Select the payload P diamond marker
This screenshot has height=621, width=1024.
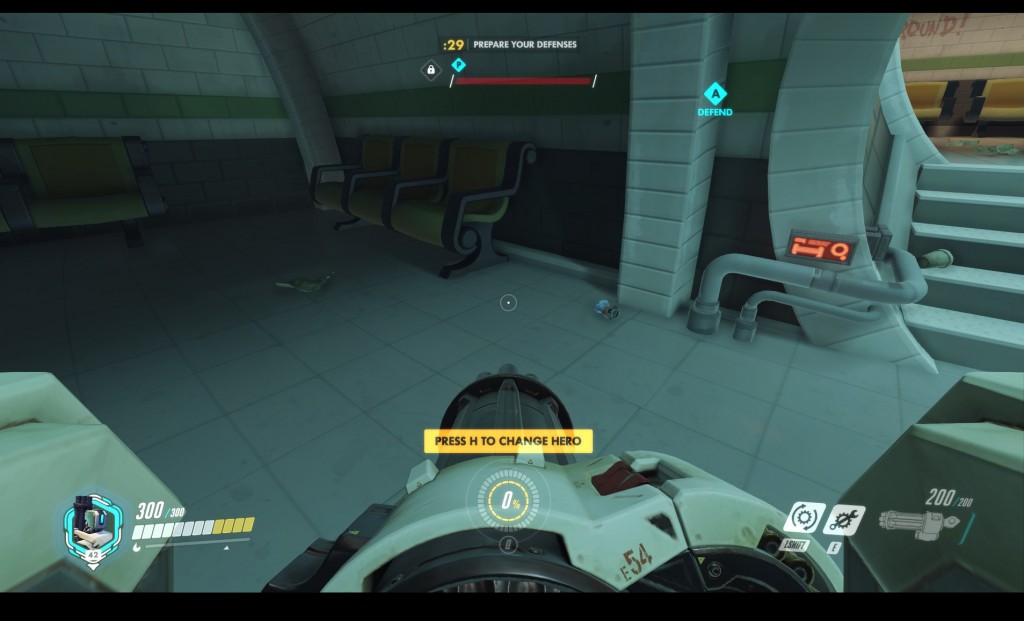pos(459,65)
